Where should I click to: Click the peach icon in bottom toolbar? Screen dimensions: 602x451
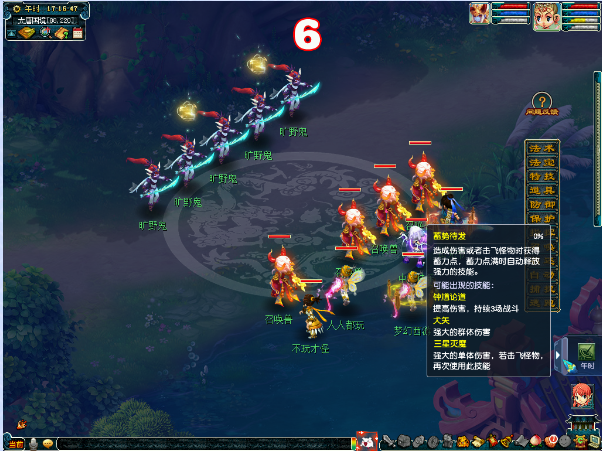coord(535,441)
